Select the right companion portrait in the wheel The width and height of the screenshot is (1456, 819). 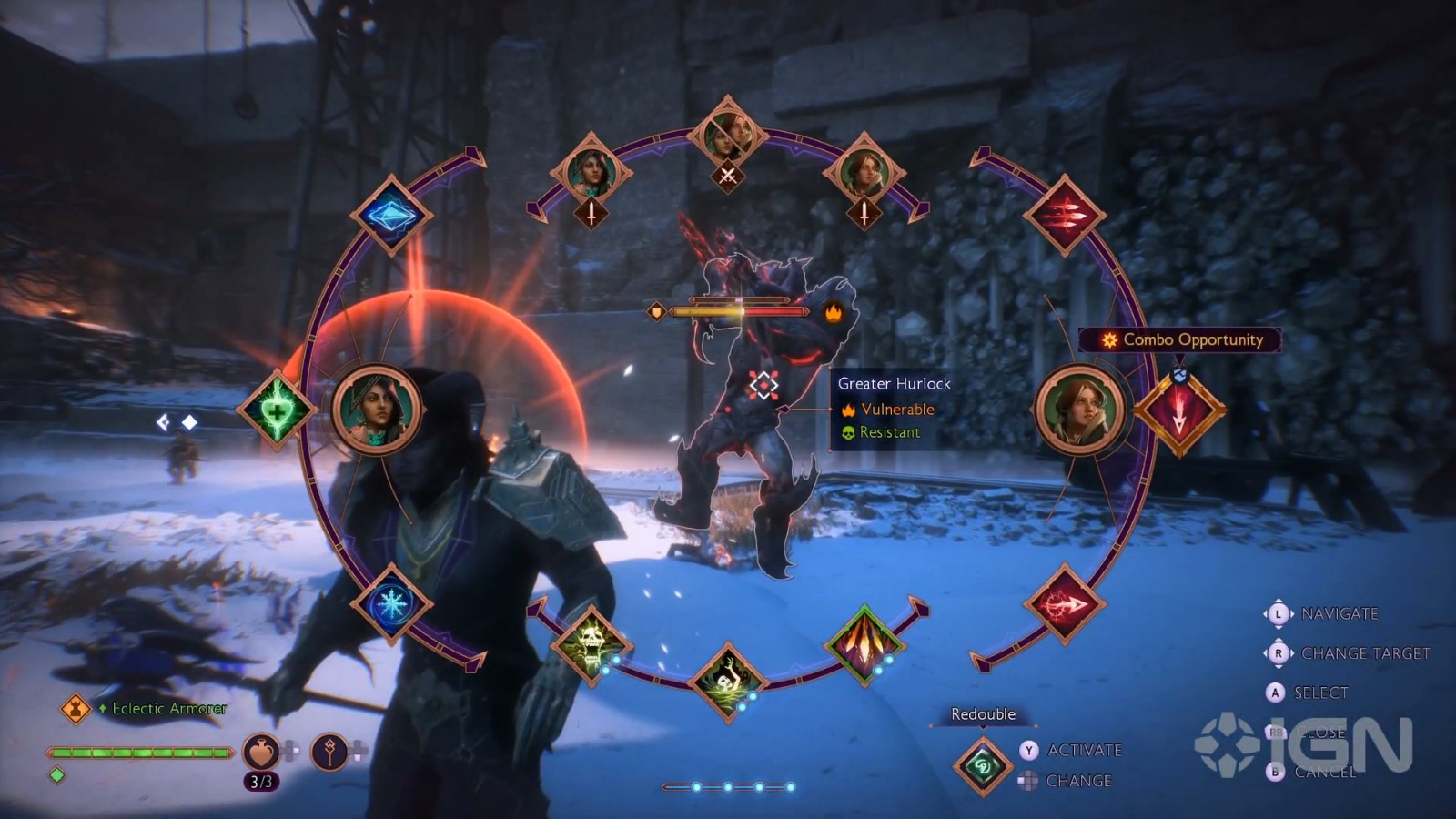[x=1079, y=410]
